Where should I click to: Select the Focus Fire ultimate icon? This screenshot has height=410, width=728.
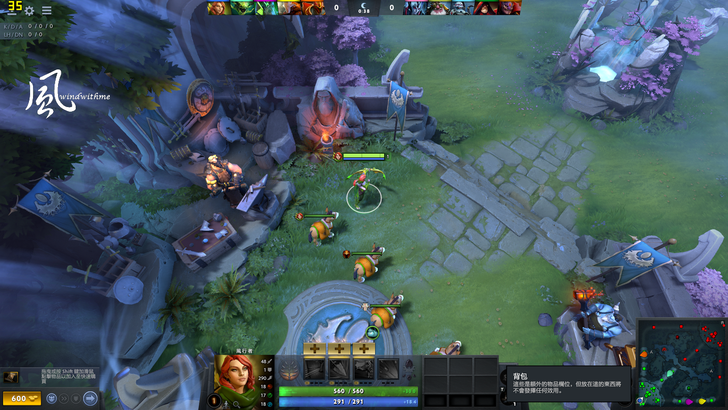(x=389, y=369)
